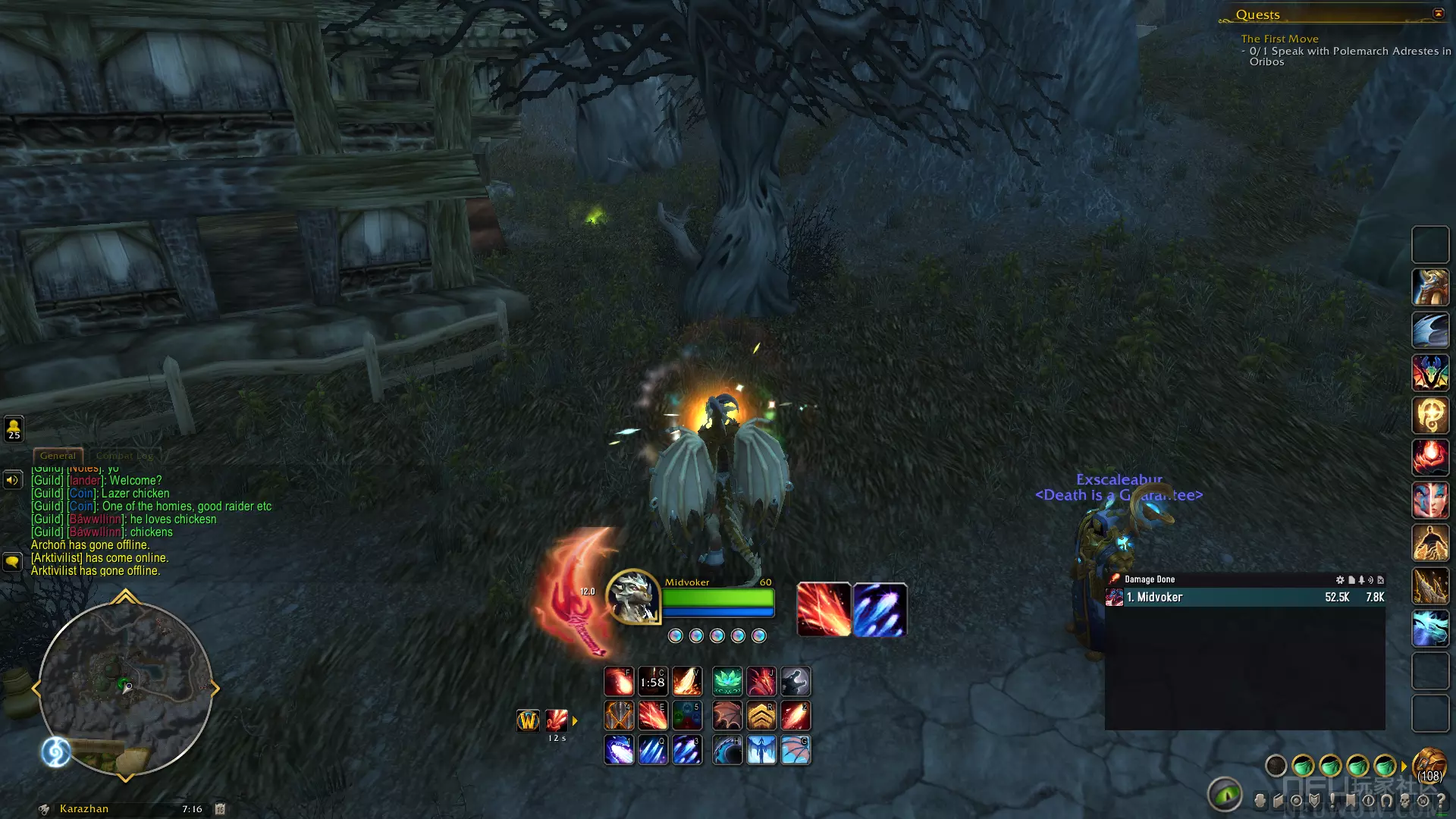Click the green eye group finder button
Image resolution: width=1456 pixels, height=819 pixels.
coord(1224,795)
